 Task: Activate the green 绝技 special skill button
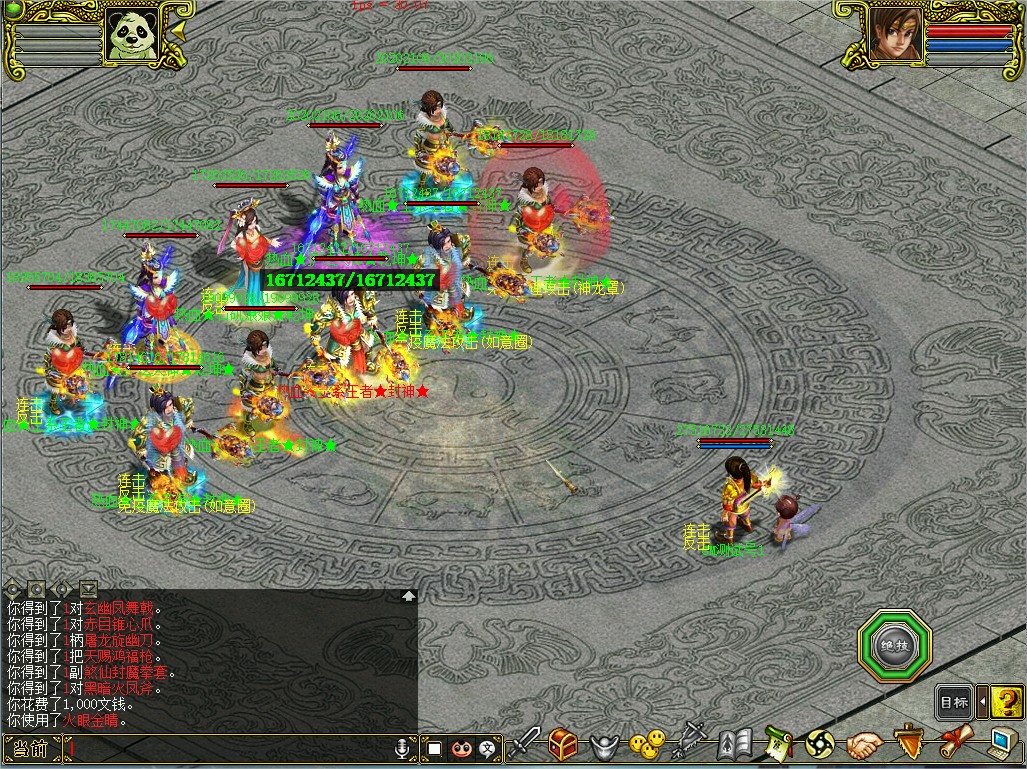pos(895,645)
